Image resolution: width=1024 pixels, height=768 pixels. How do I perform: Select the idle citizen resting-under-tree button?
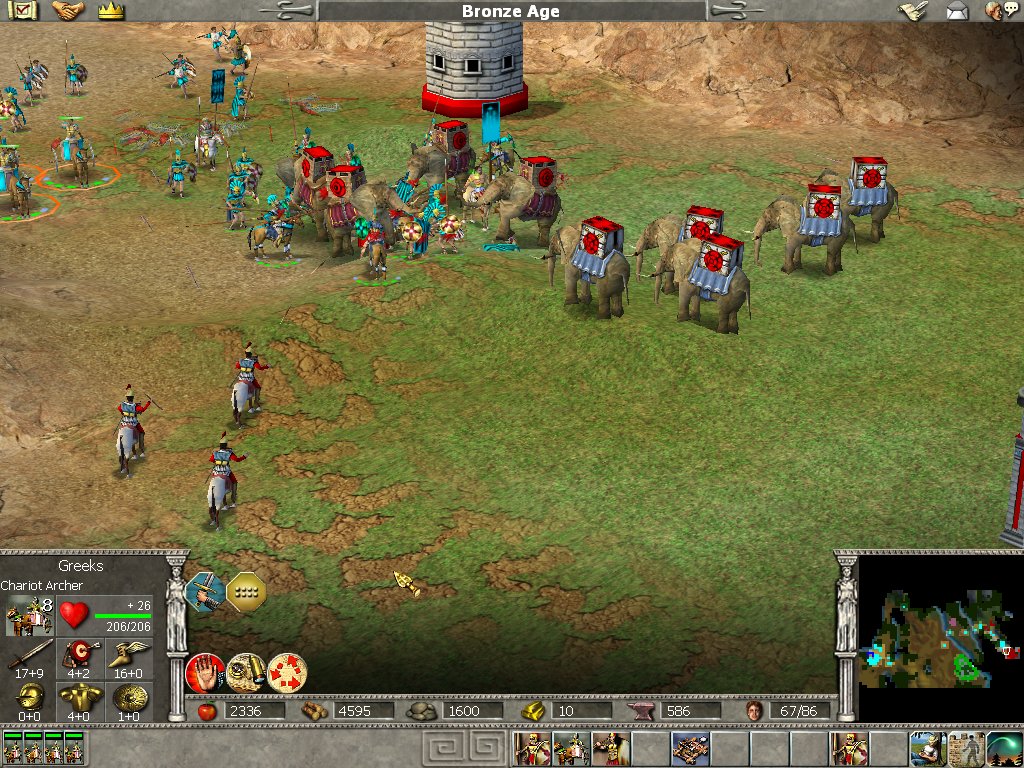tap(928, 748)
